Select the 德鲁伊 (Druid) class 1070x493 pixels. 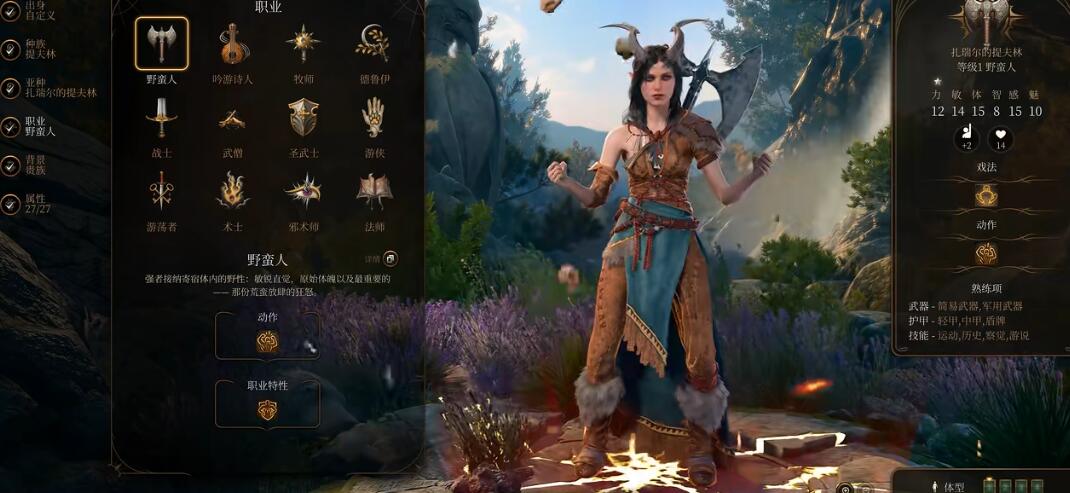pyautogui.click(x=373, y=43)
